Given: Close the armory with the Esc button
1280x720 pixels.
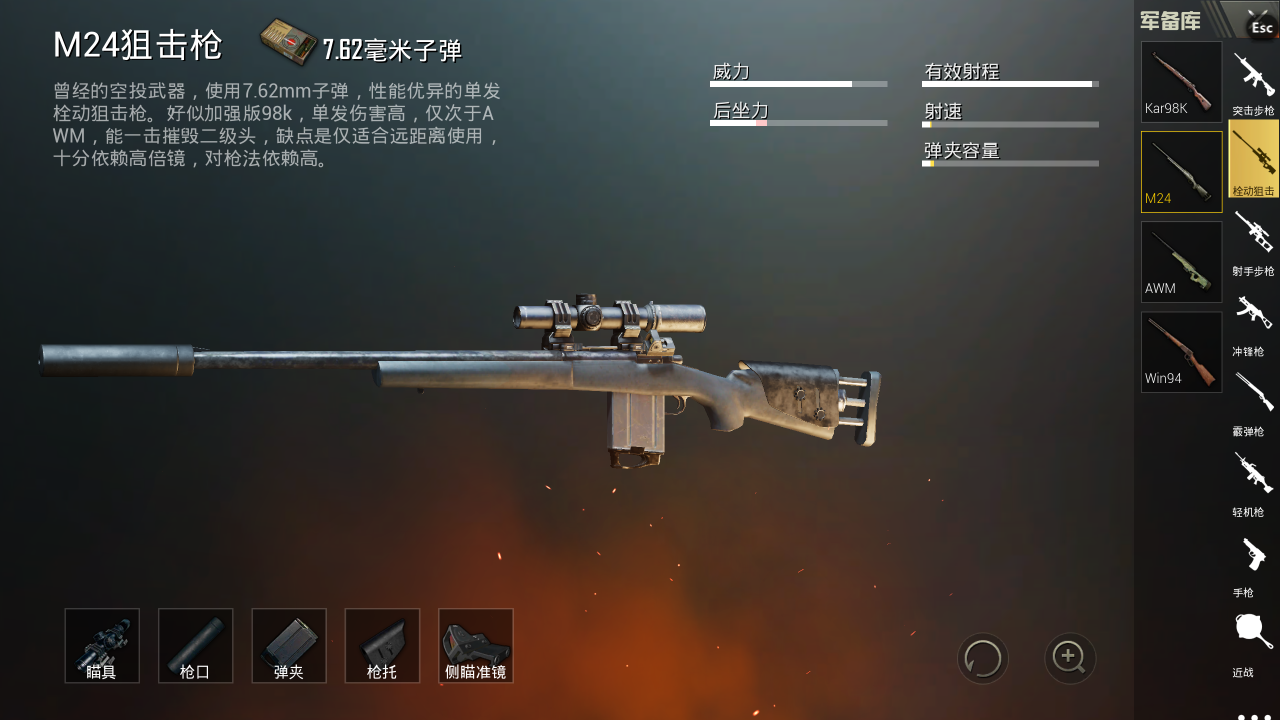Looking at the screenshot, I should click(x=1260, y=25).
